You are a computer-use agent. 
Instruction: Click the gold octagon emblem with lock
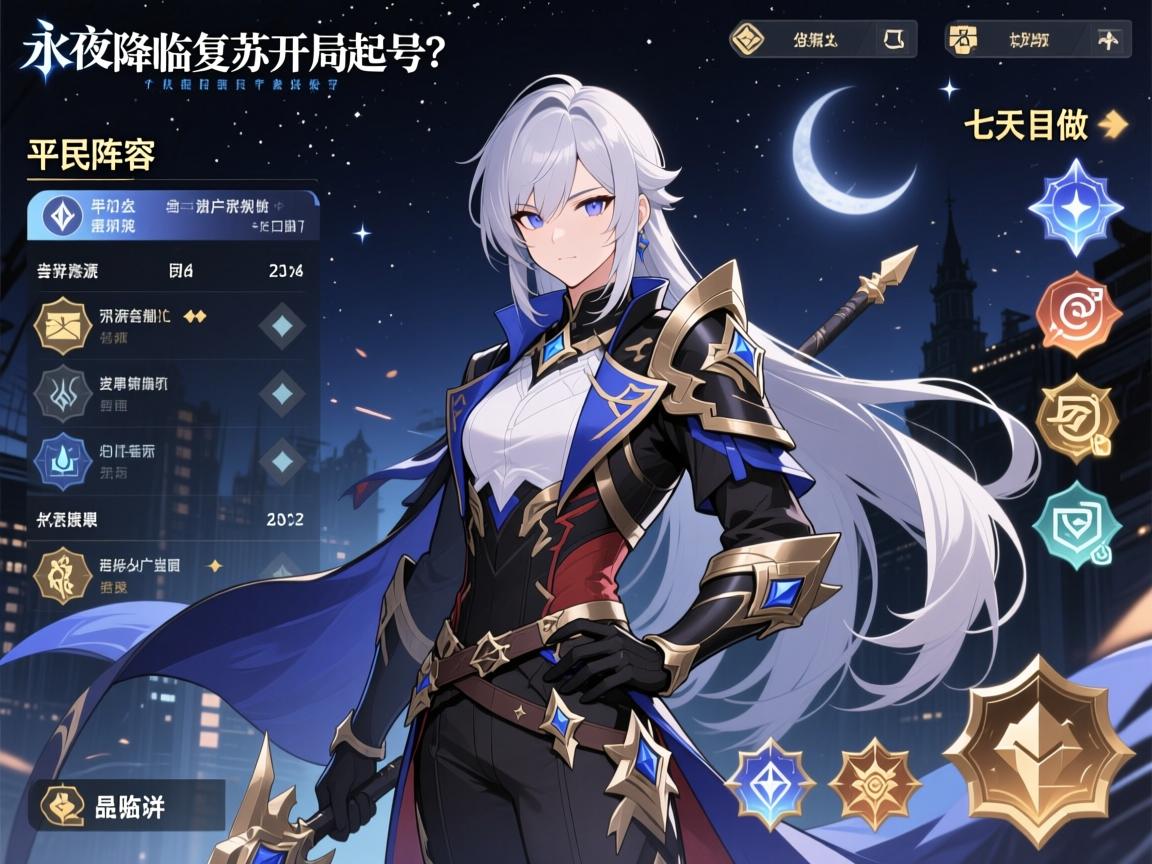(1078, 419)
